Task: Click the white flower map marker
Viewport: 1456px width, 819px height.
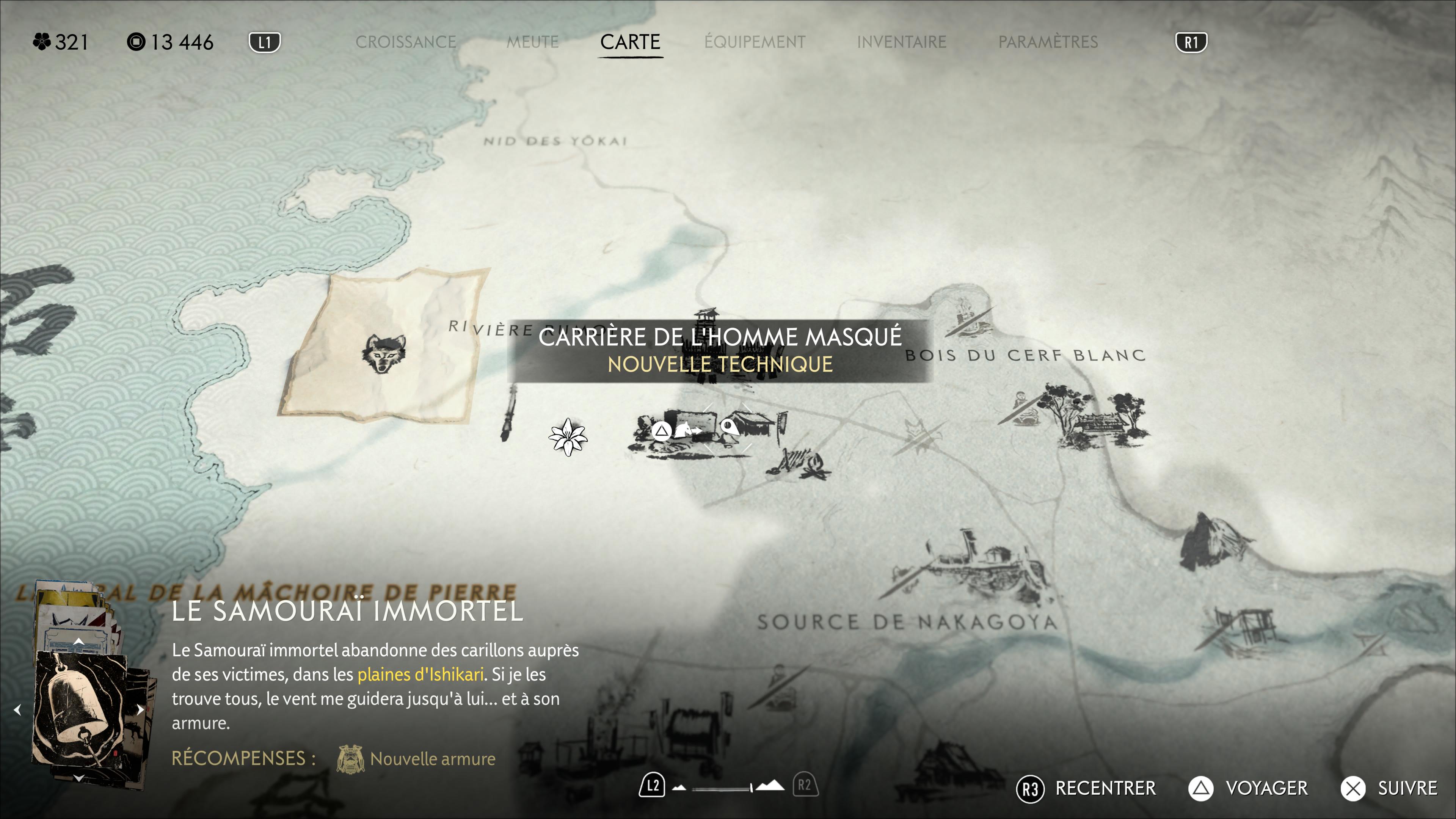Action: (x=568, y=437)
